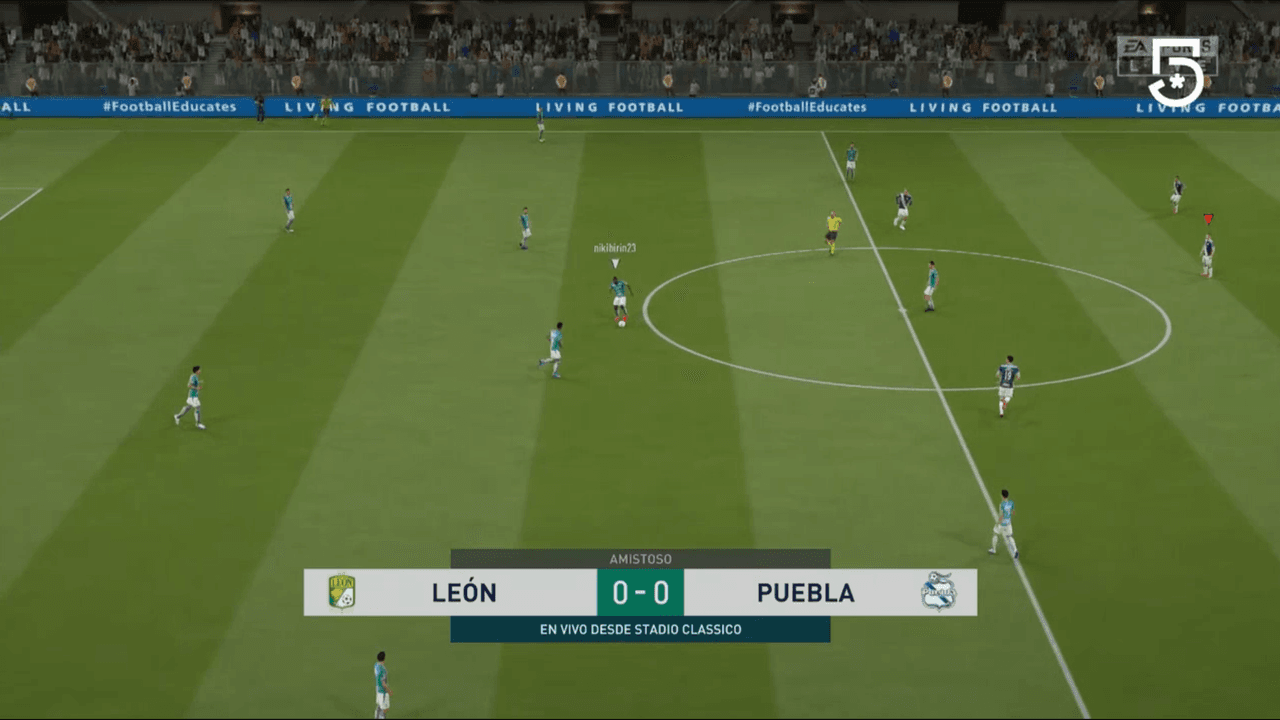Click the Puebla club crest on the scoreboard
Screen dimensions: 1280x720
click(938, 592)
